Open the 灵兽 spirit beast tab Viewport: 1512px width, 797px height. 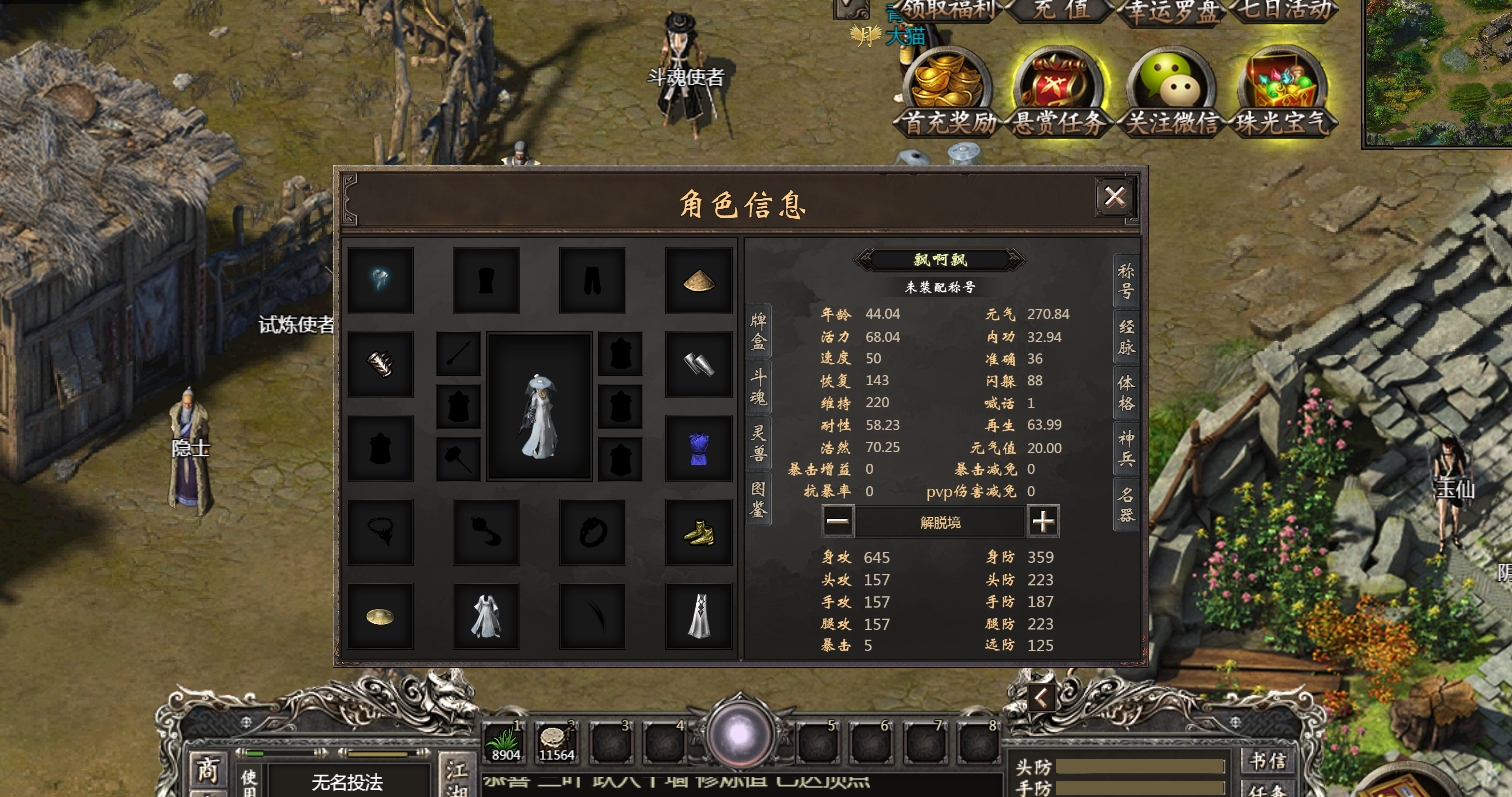759,443
